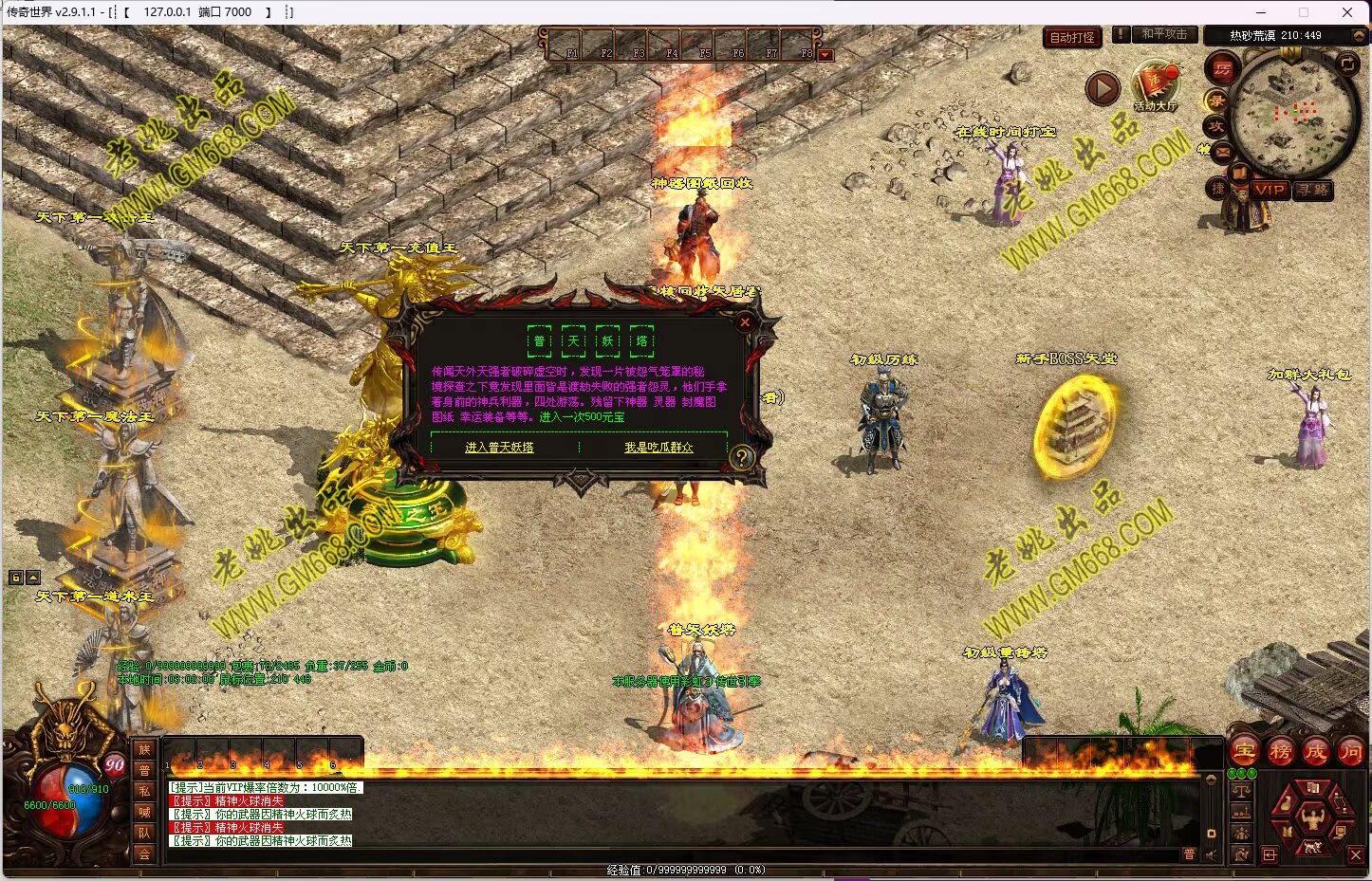Open the 宝 treasure shop button
This screenshot has height=881, width=1372.
[1244, 752]
